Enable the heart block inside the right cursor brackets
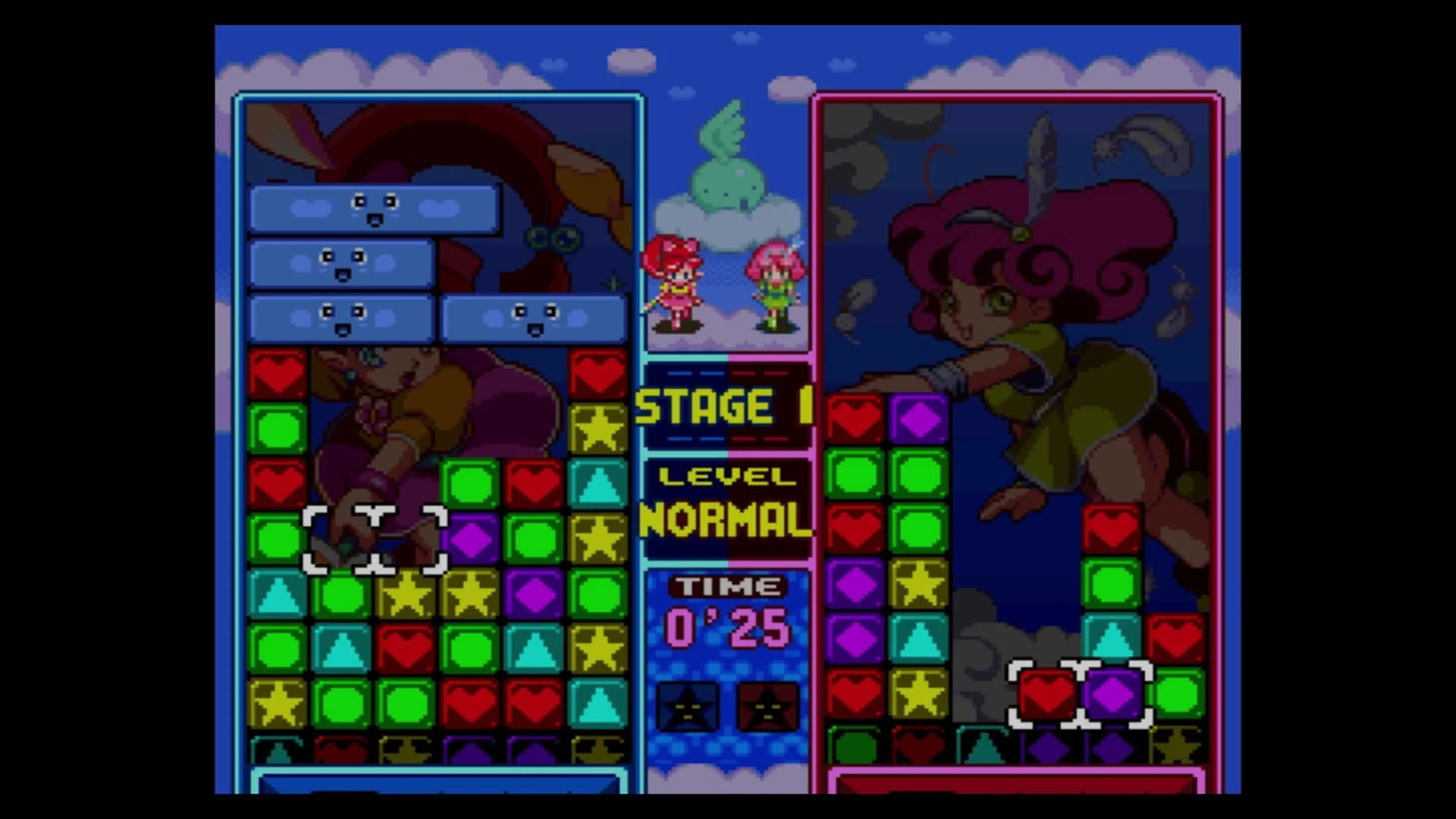 1046,694
